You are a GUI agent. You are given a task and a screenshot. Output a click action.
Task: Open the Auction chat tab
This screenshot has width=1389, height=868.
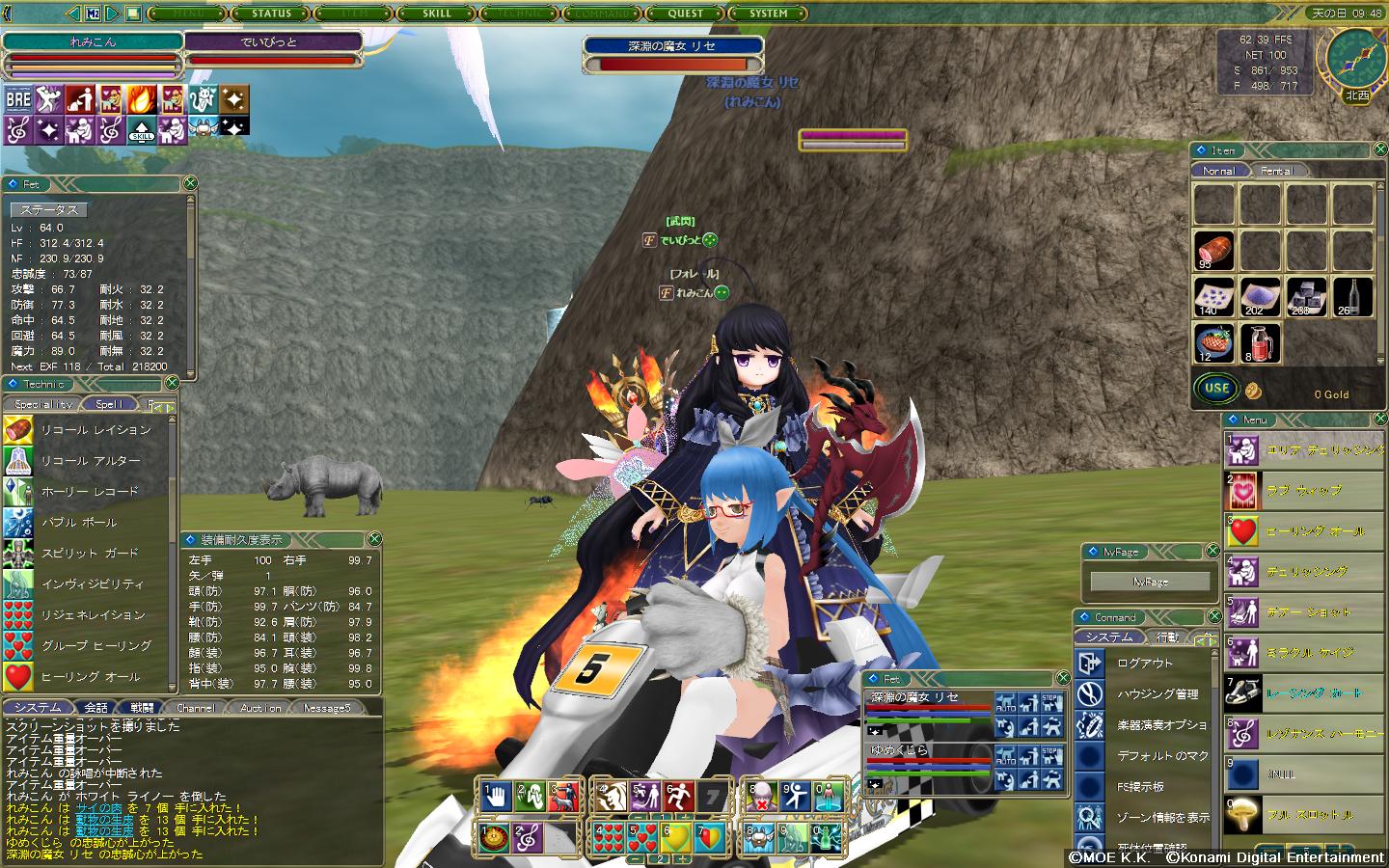click(x=260, y=708)
